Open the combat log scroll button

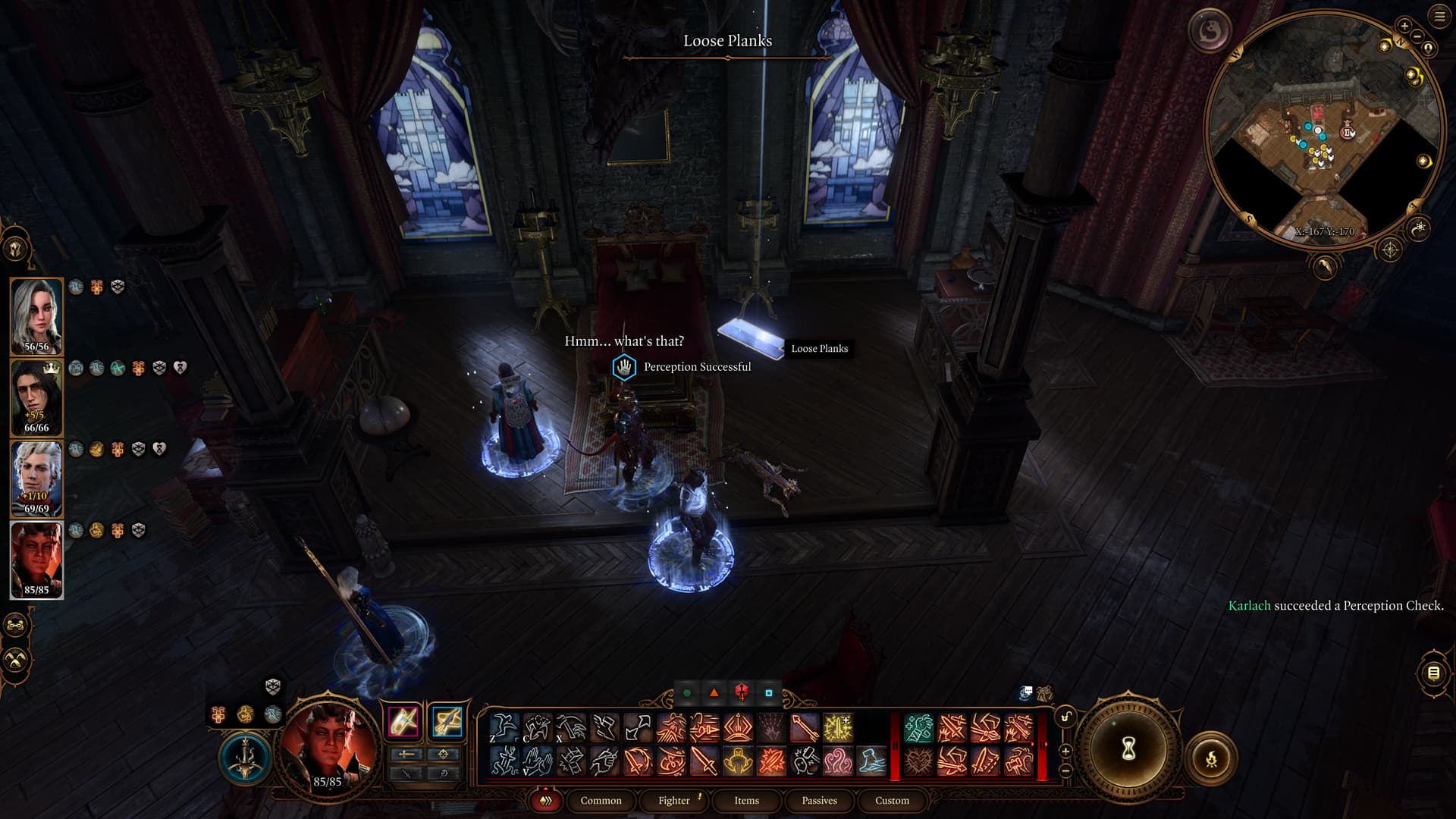tap(1433, 673)
